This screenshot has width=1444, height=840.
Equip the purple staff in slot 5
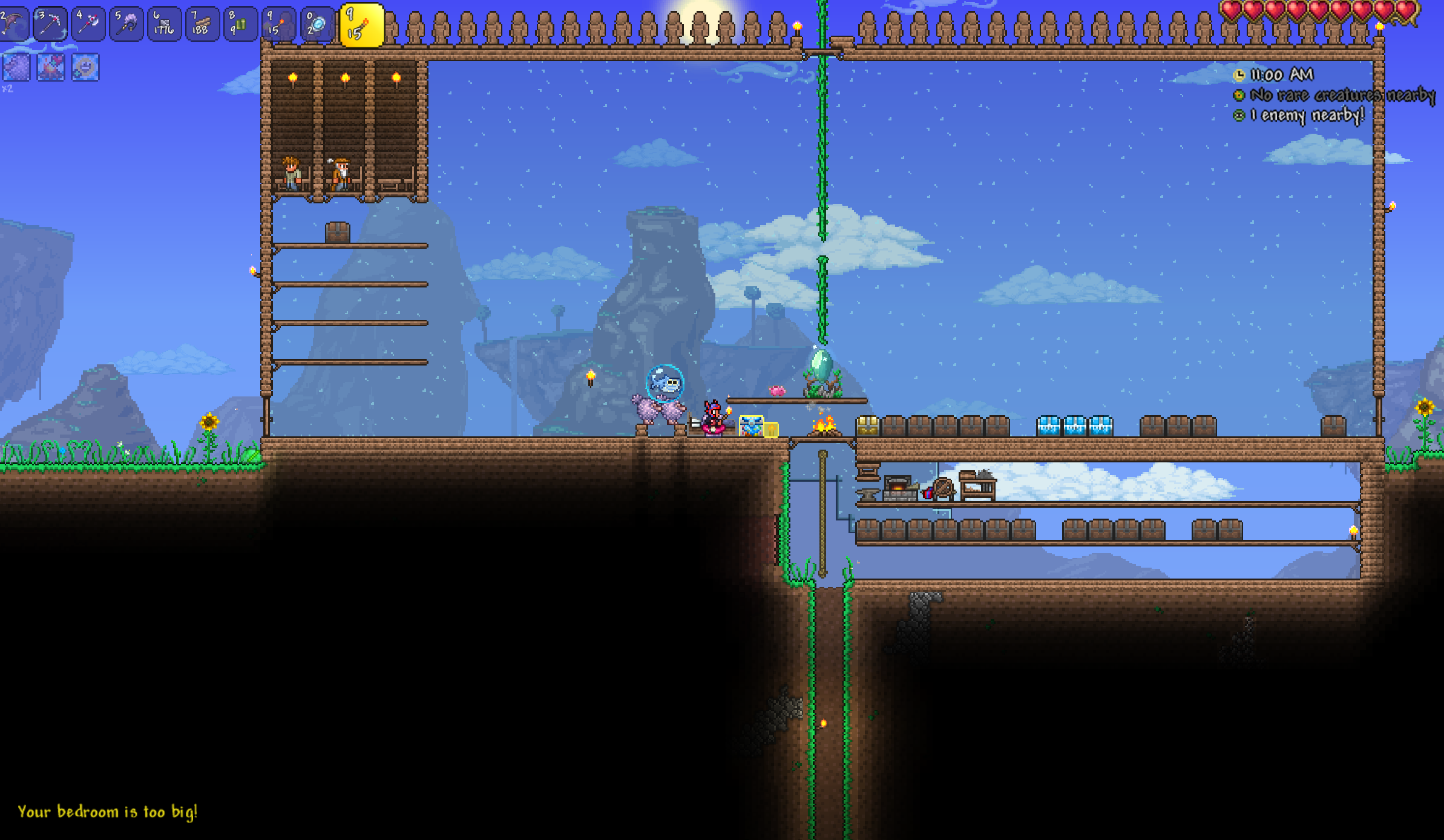pyautogui.click(x=126, y=24)
